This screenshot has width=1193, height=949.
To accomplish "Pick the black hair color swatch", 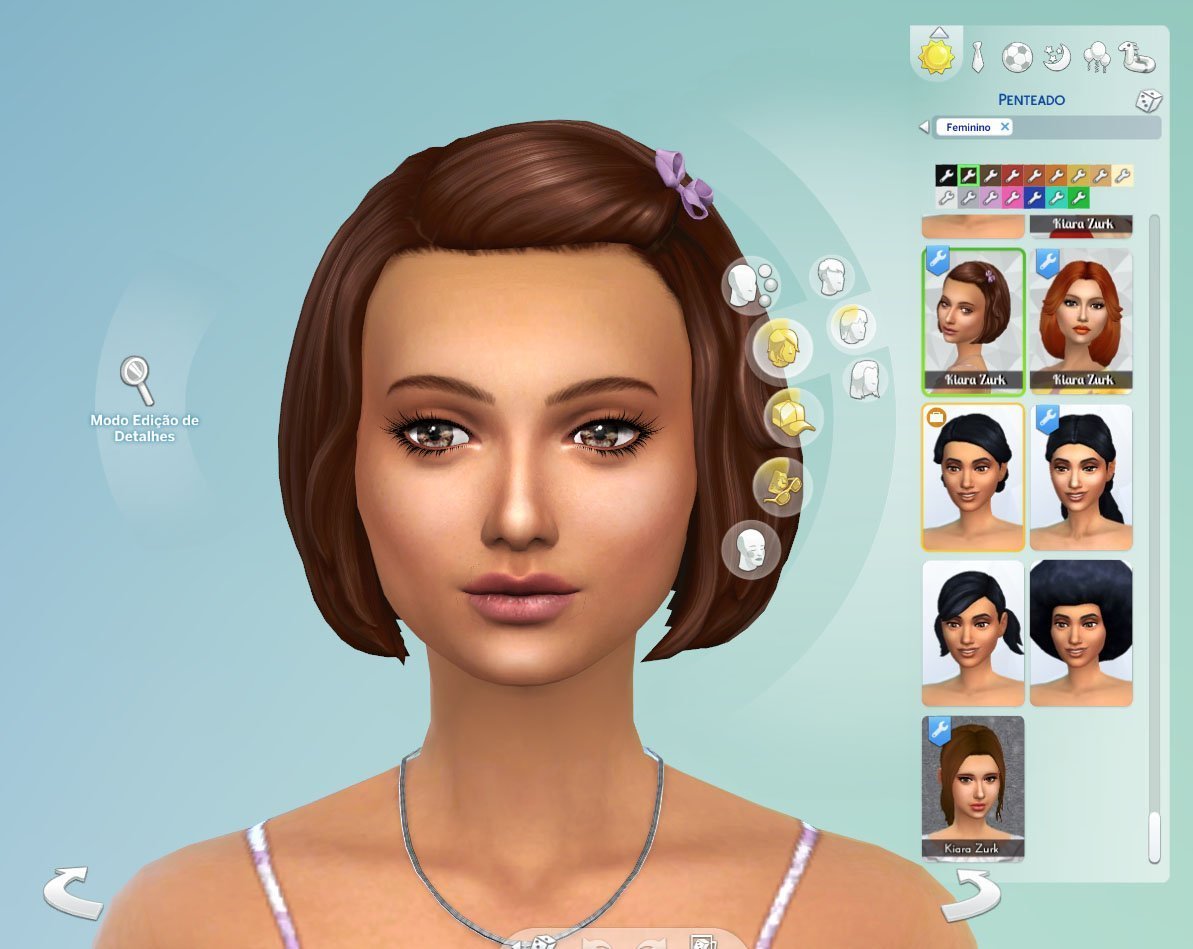I will click(946, 176).
